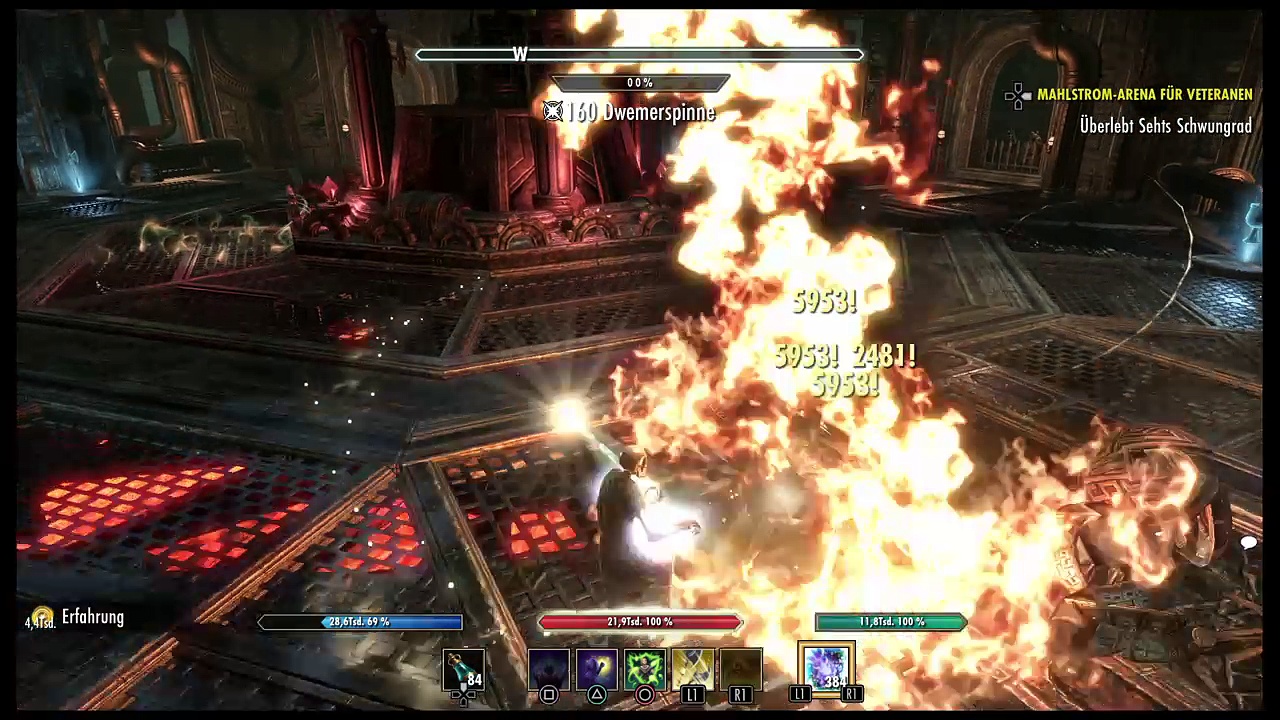Screen dimensions: 1280x720
Task: Select the Überlebt Sehts Schwungrad objective
Action: pos(1165,126)
